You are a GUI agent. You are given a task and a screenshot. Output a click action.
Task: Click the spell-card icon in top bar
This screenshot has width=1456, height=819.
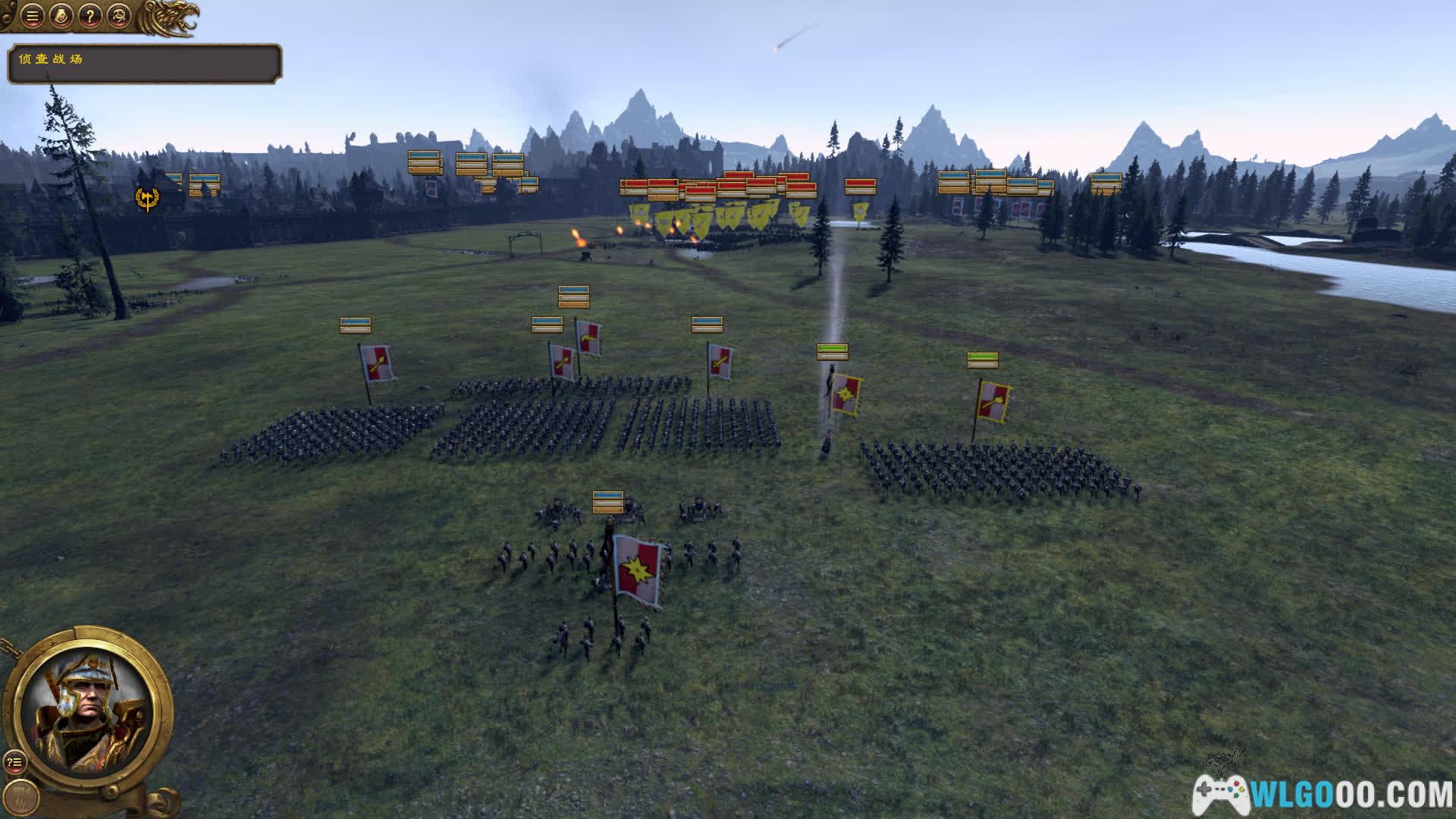click(61, 16)
